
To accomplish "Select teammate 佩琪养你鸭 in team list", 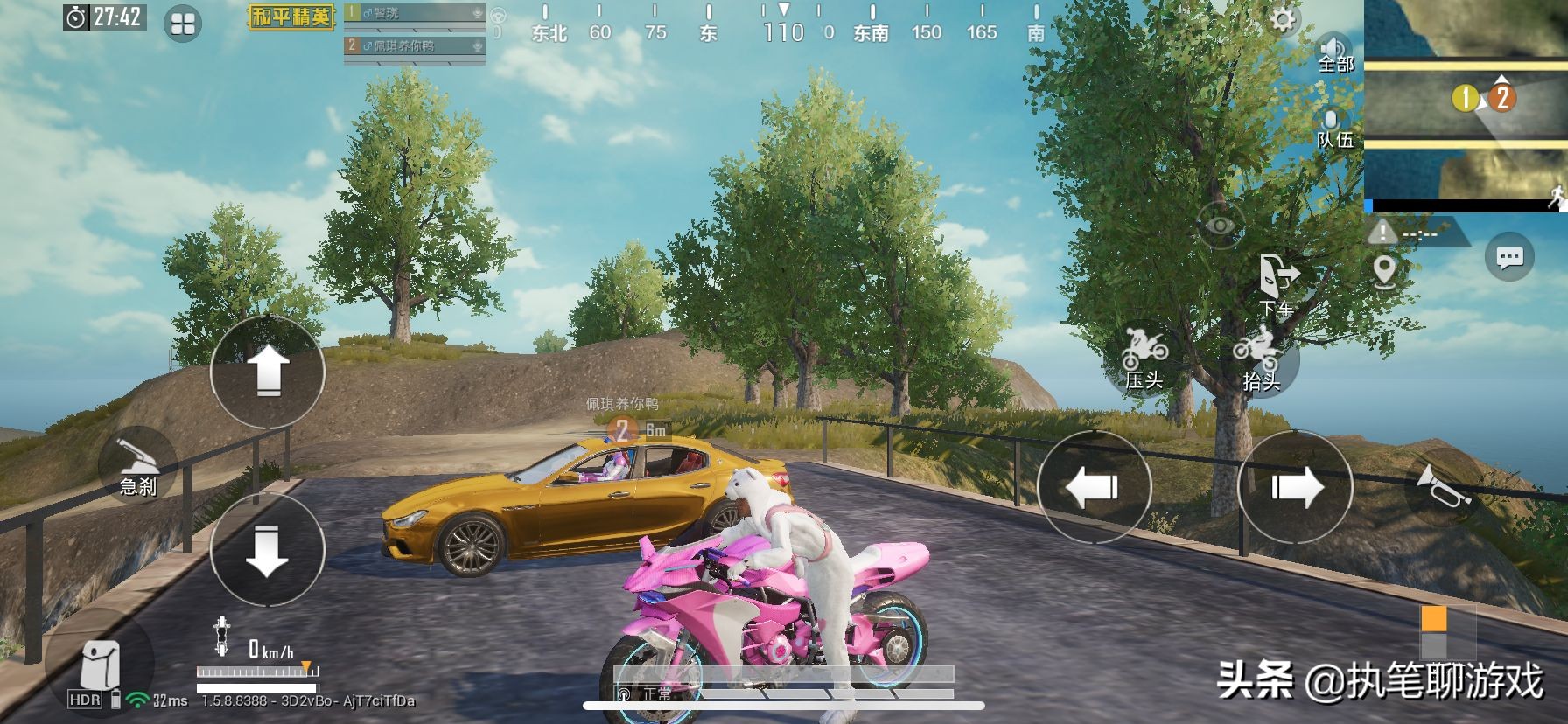I will (414, 45).
